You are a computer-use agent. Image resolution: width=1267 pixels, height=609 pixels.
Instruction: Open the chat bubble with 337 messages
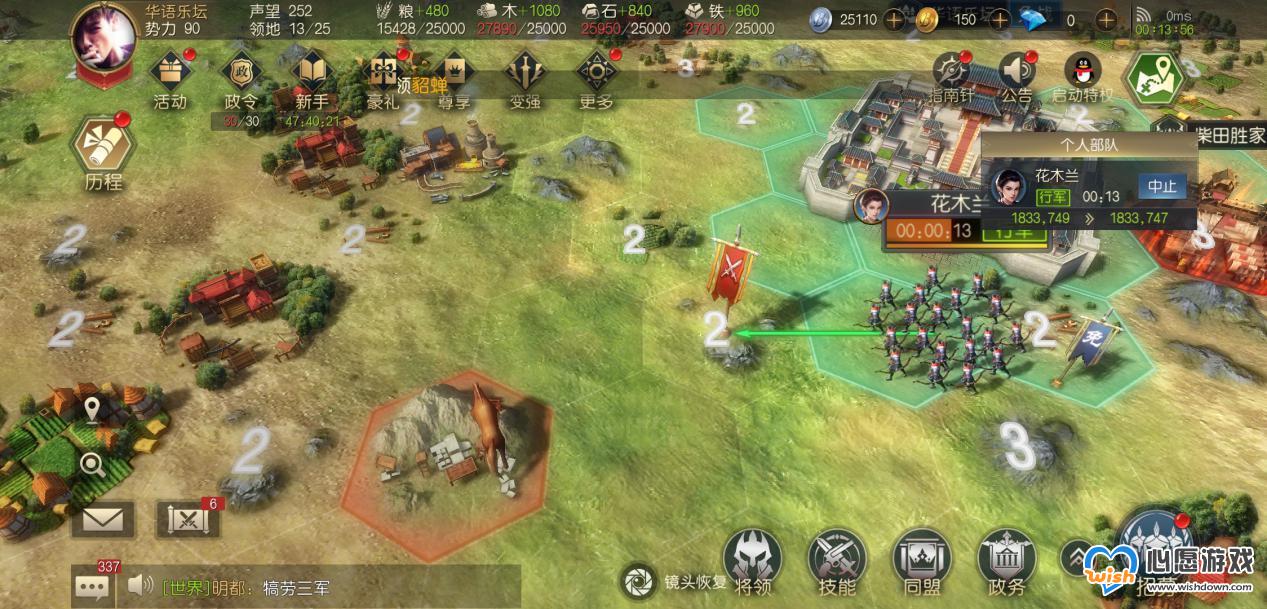92,586
